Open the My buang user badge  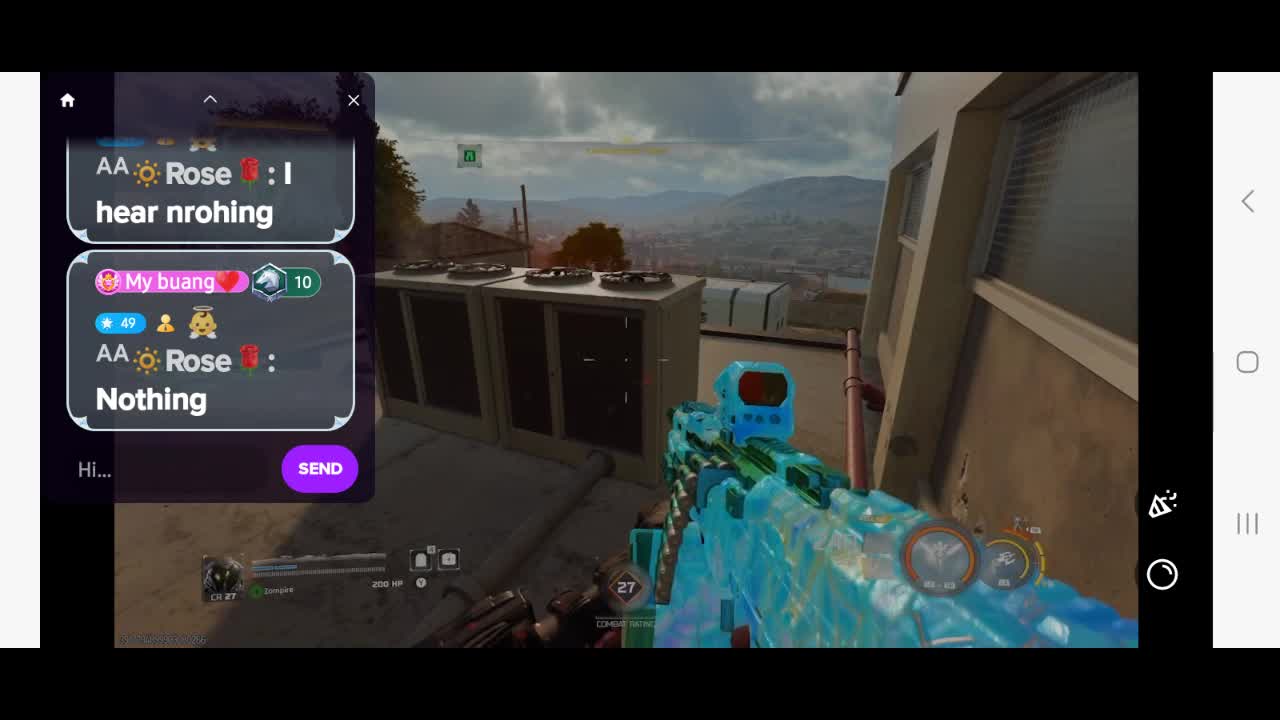tap(171, 282)
